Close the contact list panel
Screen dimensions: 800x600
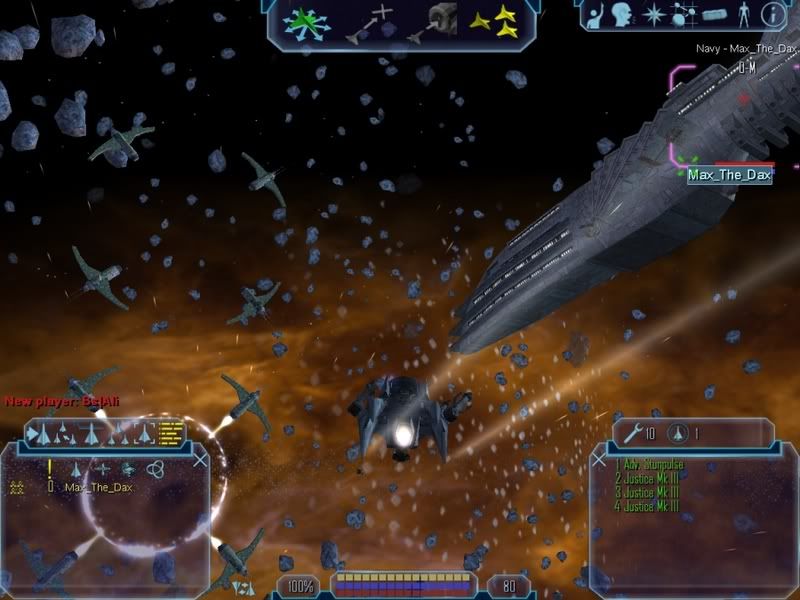tap(200, 459)
